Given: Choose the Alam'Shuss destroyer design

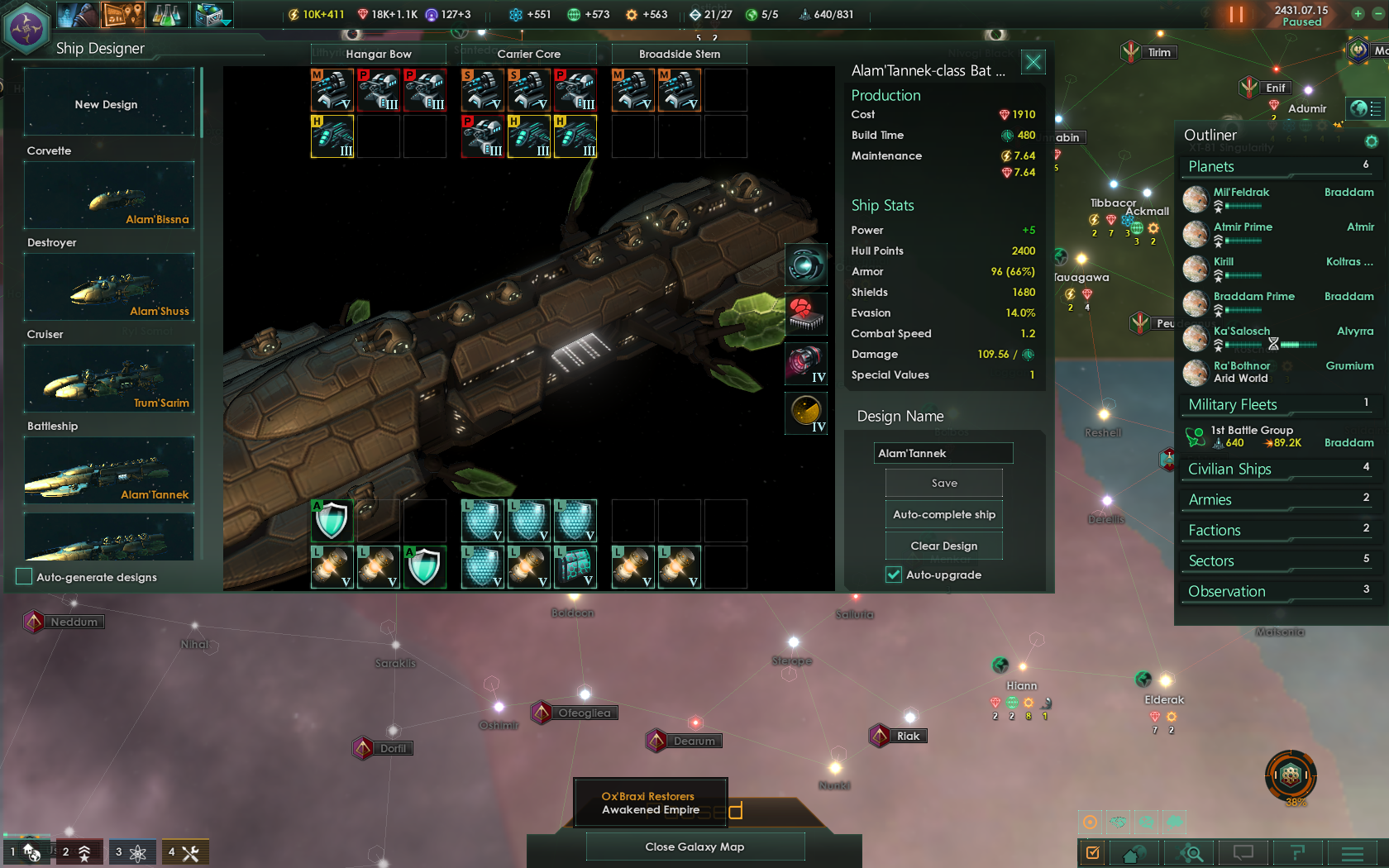Looking at the screenshot, I should click(x=109, y=288).
